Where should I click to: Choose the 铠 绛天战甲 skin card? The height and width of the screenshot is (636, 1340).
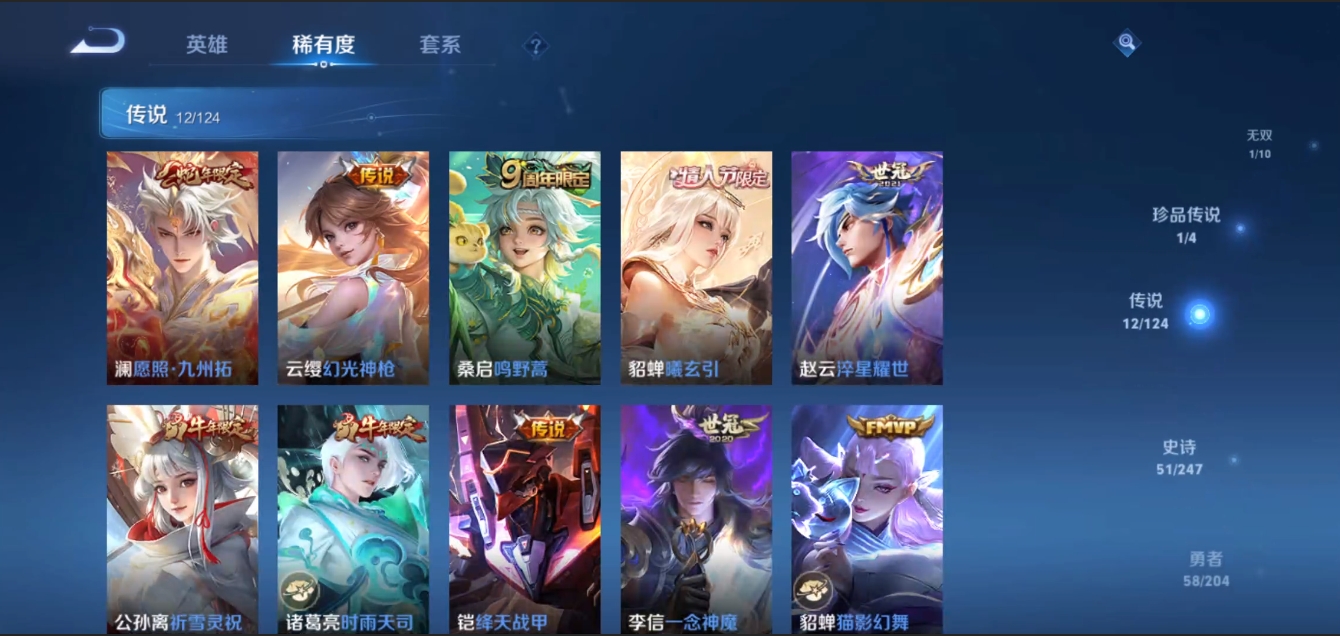525,518
